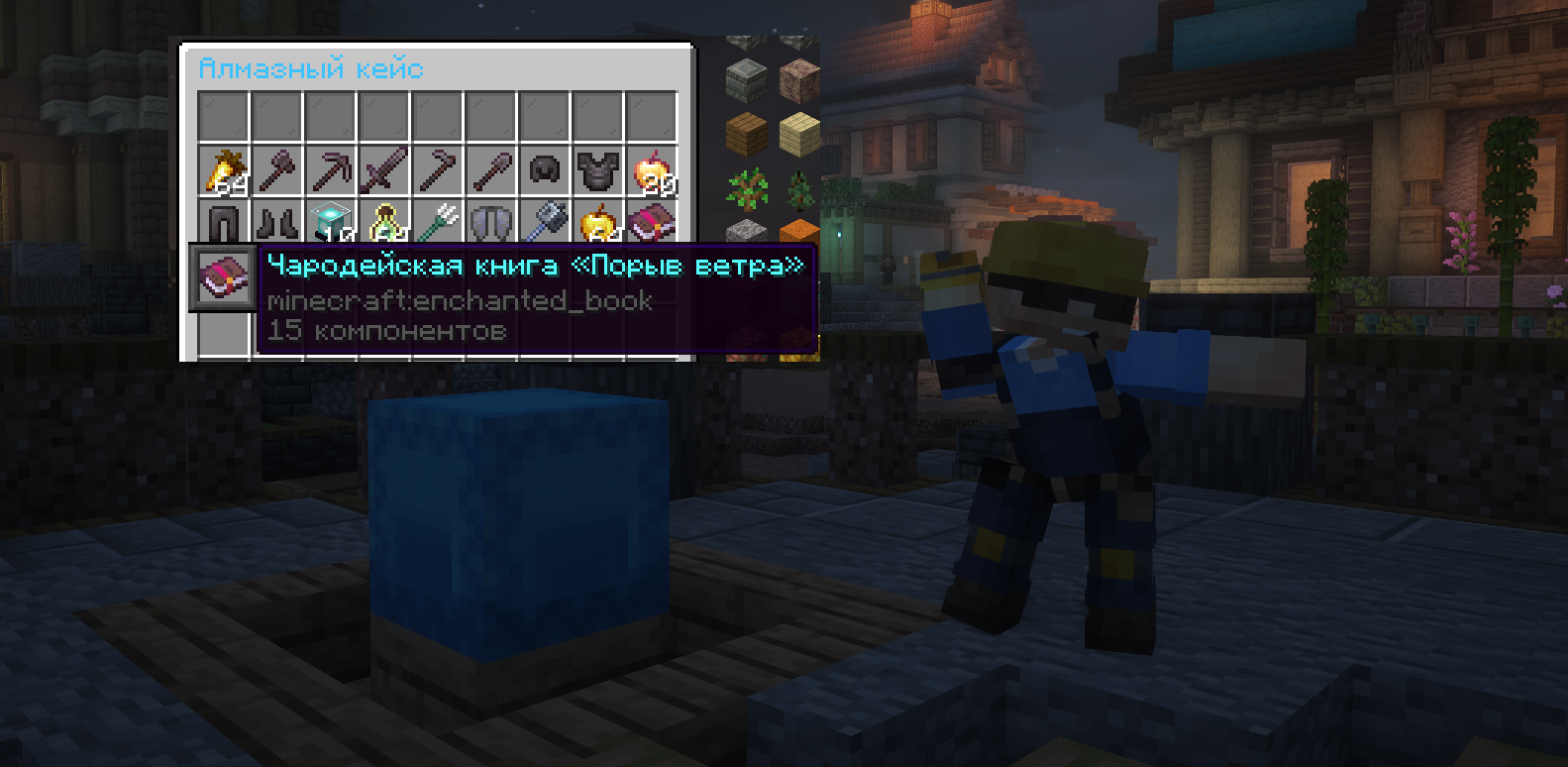Click the netherite shovel slot
This screenshot has height=767, width=1568.
tap(491, 171)
